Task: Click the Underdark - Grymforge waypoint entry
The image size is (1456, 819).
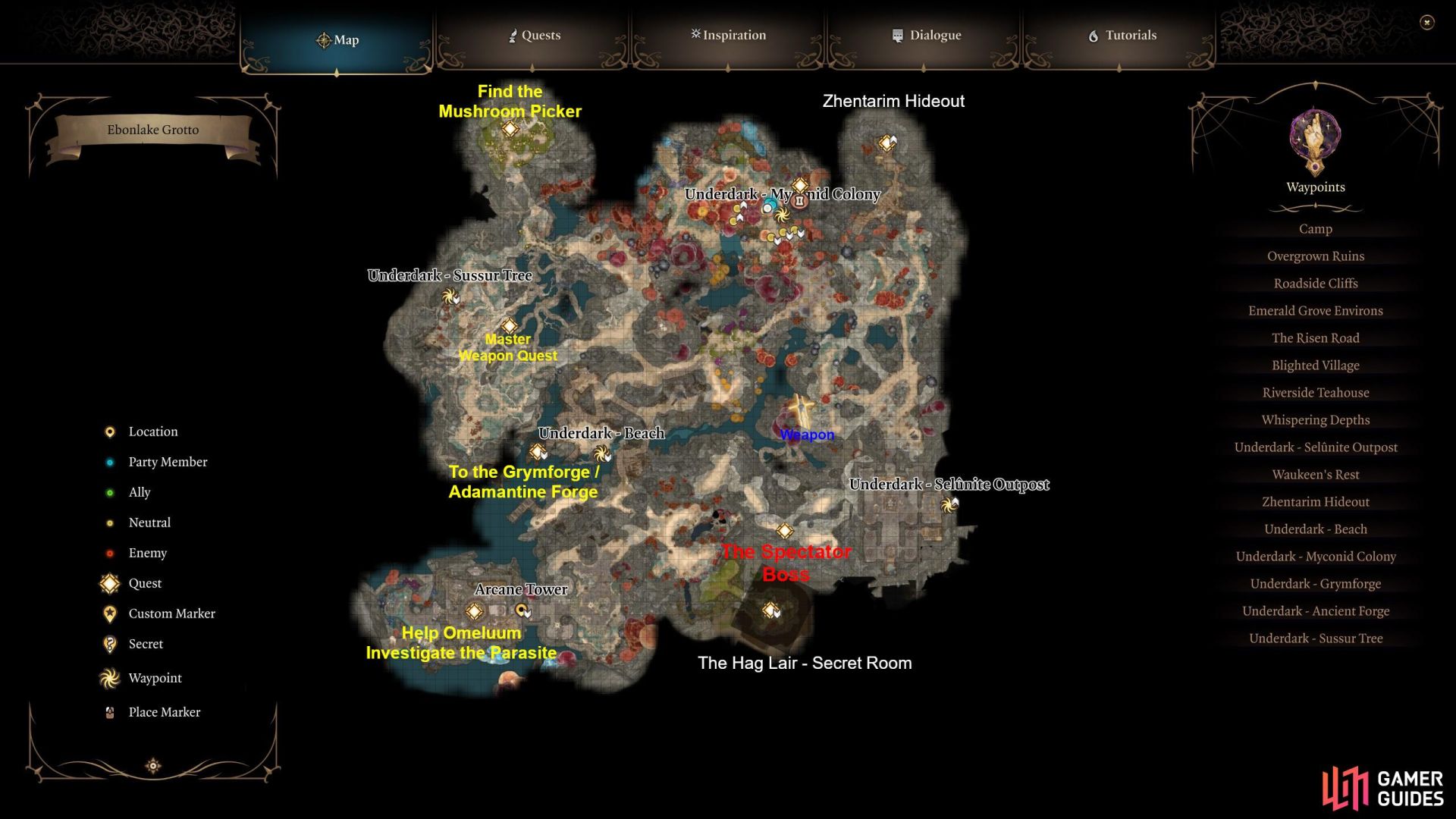Action: pos(1315,583)
